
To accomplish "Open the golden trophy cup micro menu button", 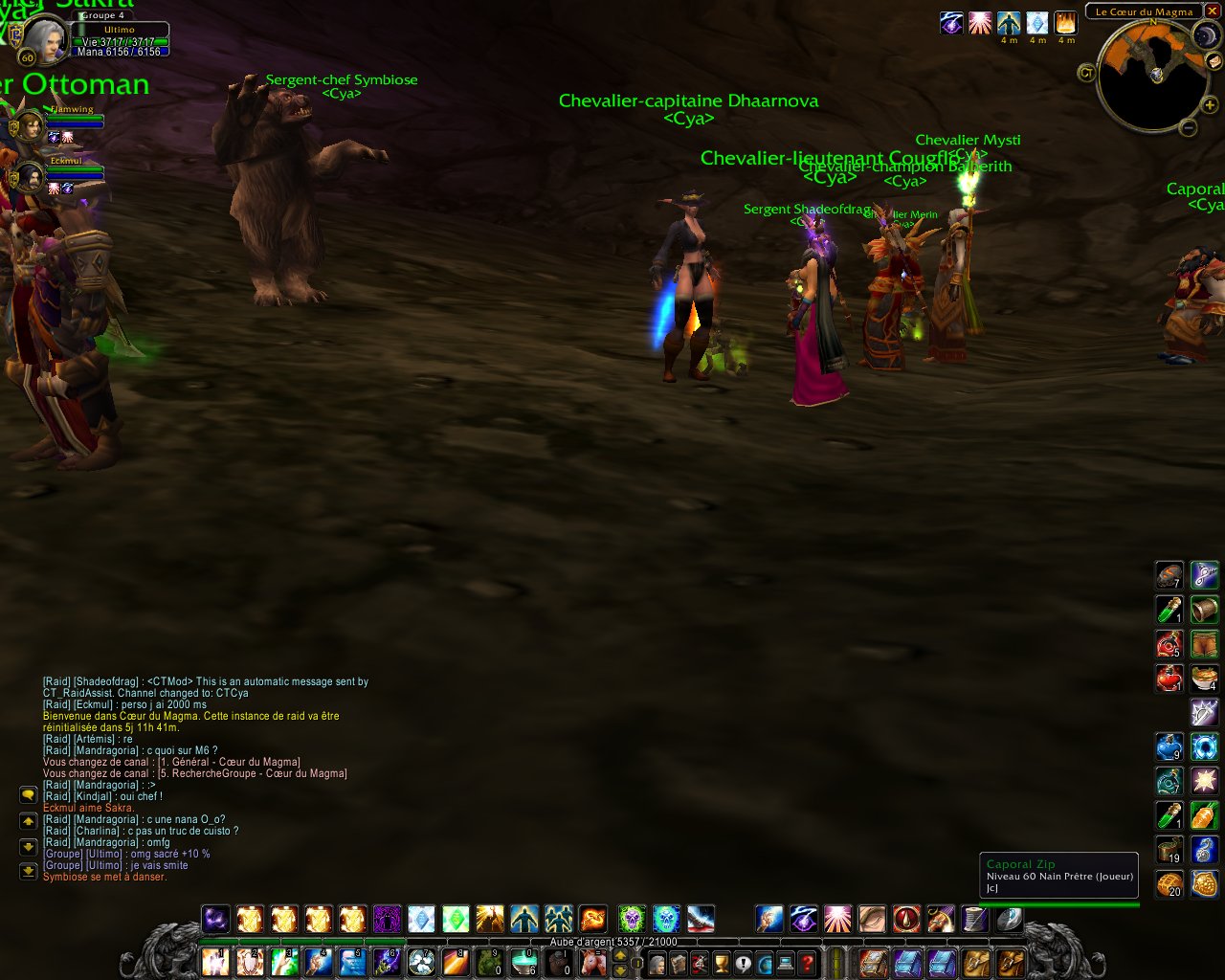I will point(722,963).
